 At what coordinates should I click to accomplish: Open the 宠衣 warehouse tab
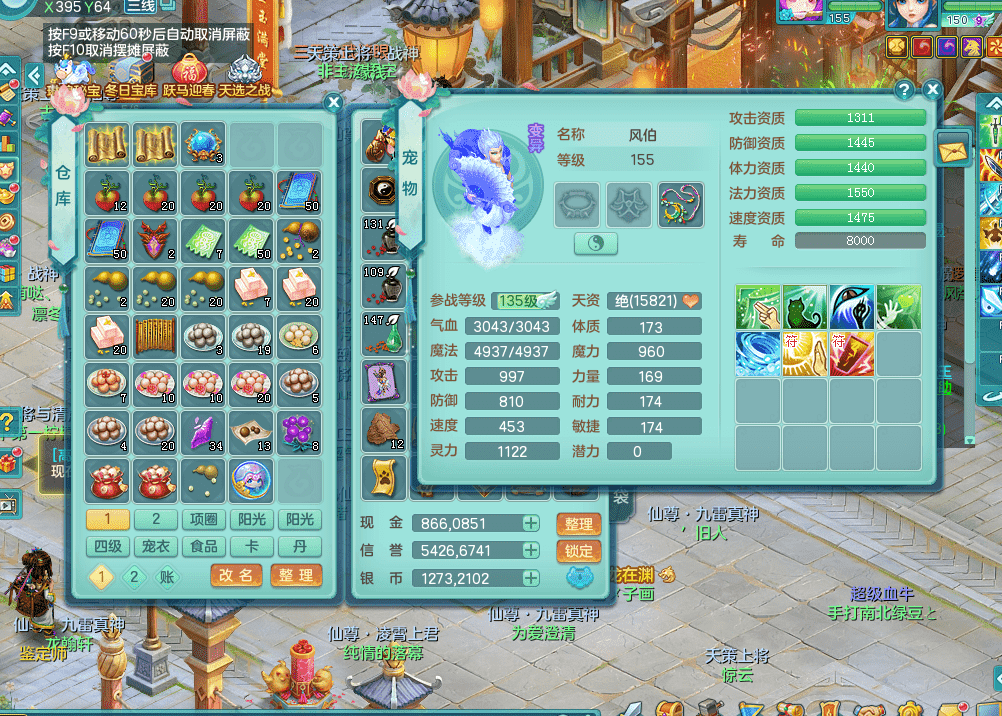pyautogui.click(x=156, y=546)
